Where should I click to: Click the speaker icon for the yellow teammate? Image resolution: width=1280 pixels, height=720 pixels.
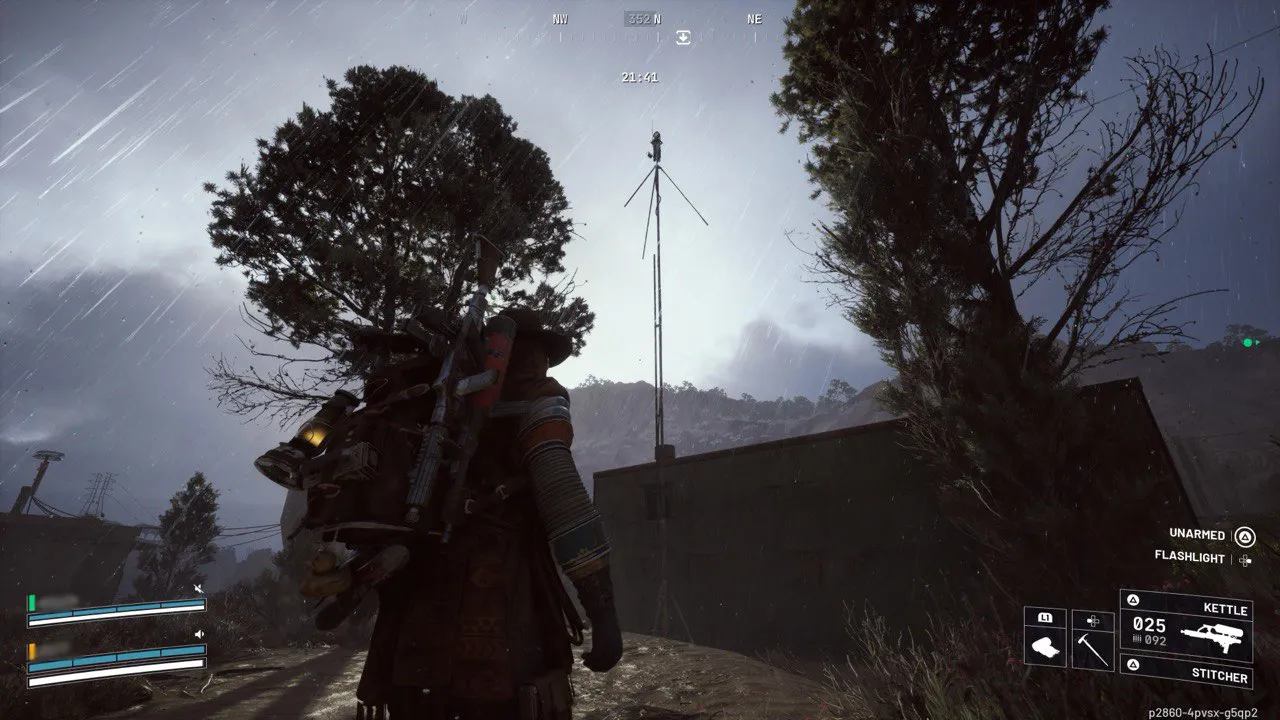pos(198,634)
